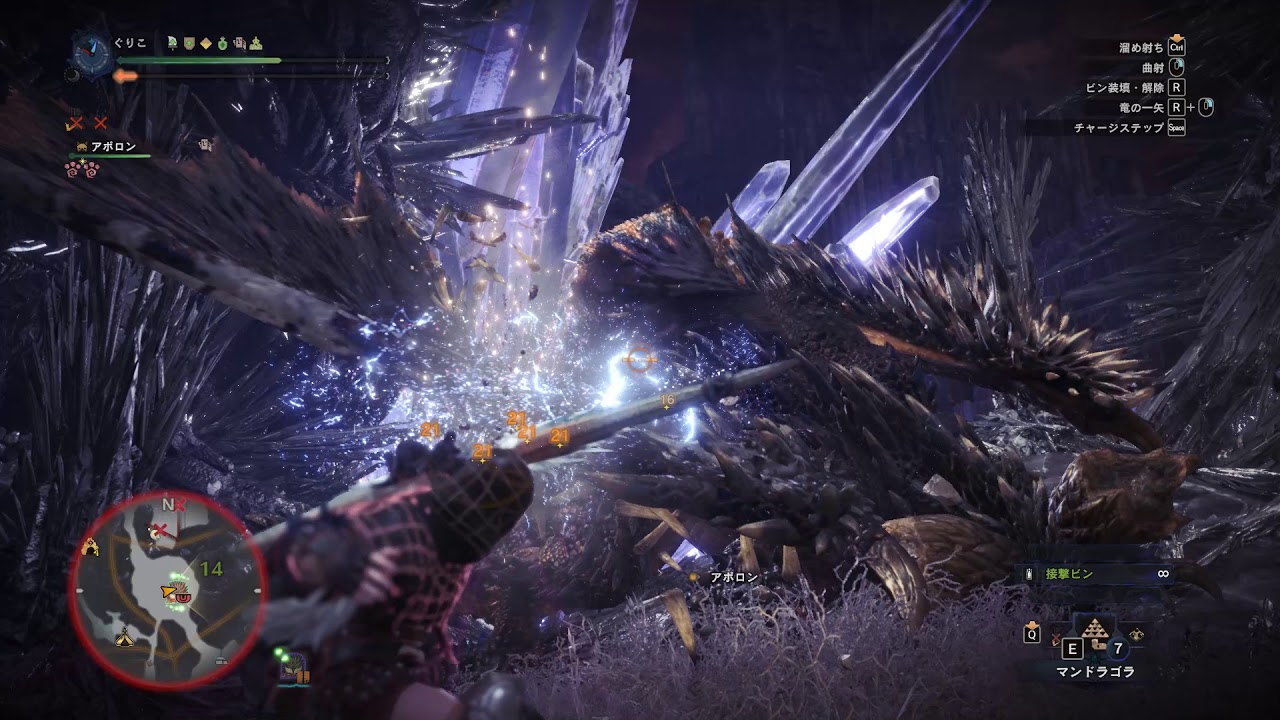This screenshot has width=1280, height=720.
Task: Select the camp tent marker on minimap
Action: (x=125, y=636)
